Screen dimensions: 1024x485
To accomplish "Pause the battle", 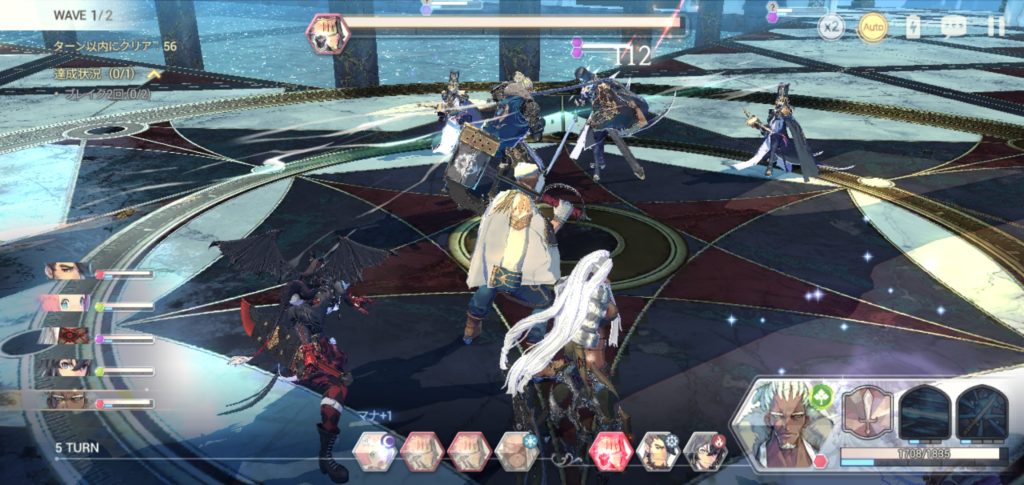I will pyautogui.click(x=996, y=27).
